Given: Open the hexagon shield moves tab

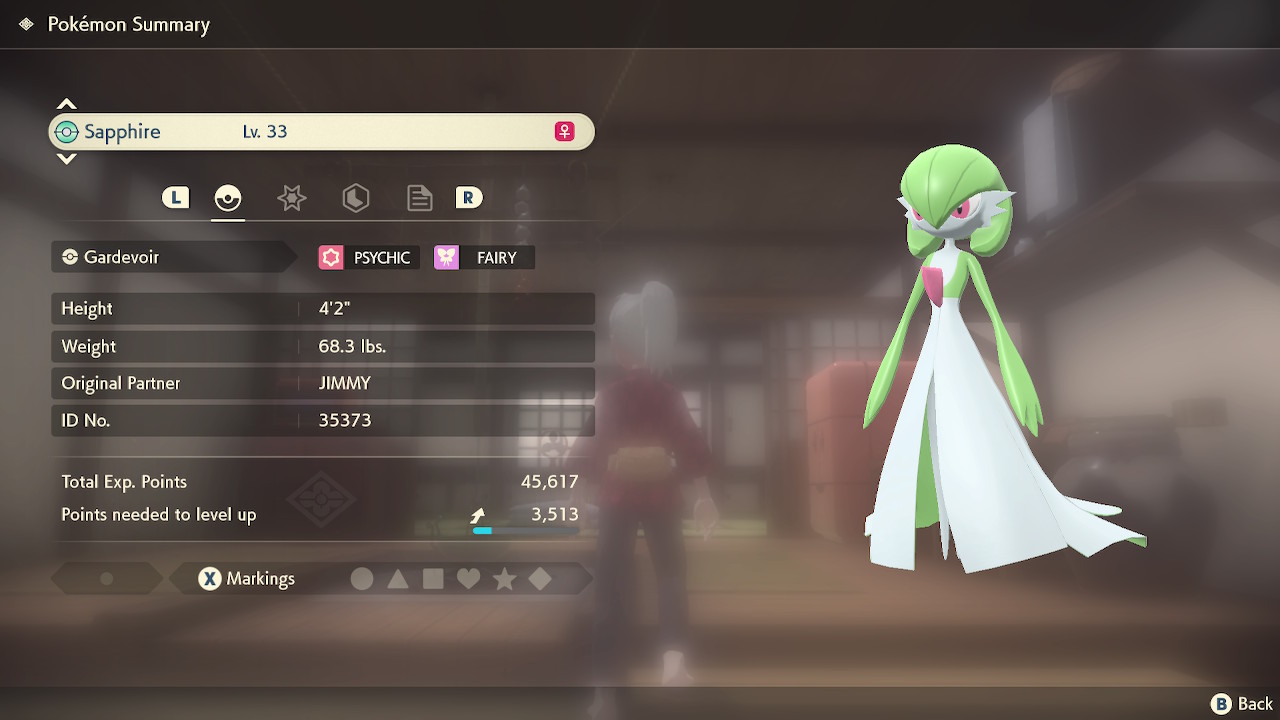Looking at the screenshot, I should [355, 198].
